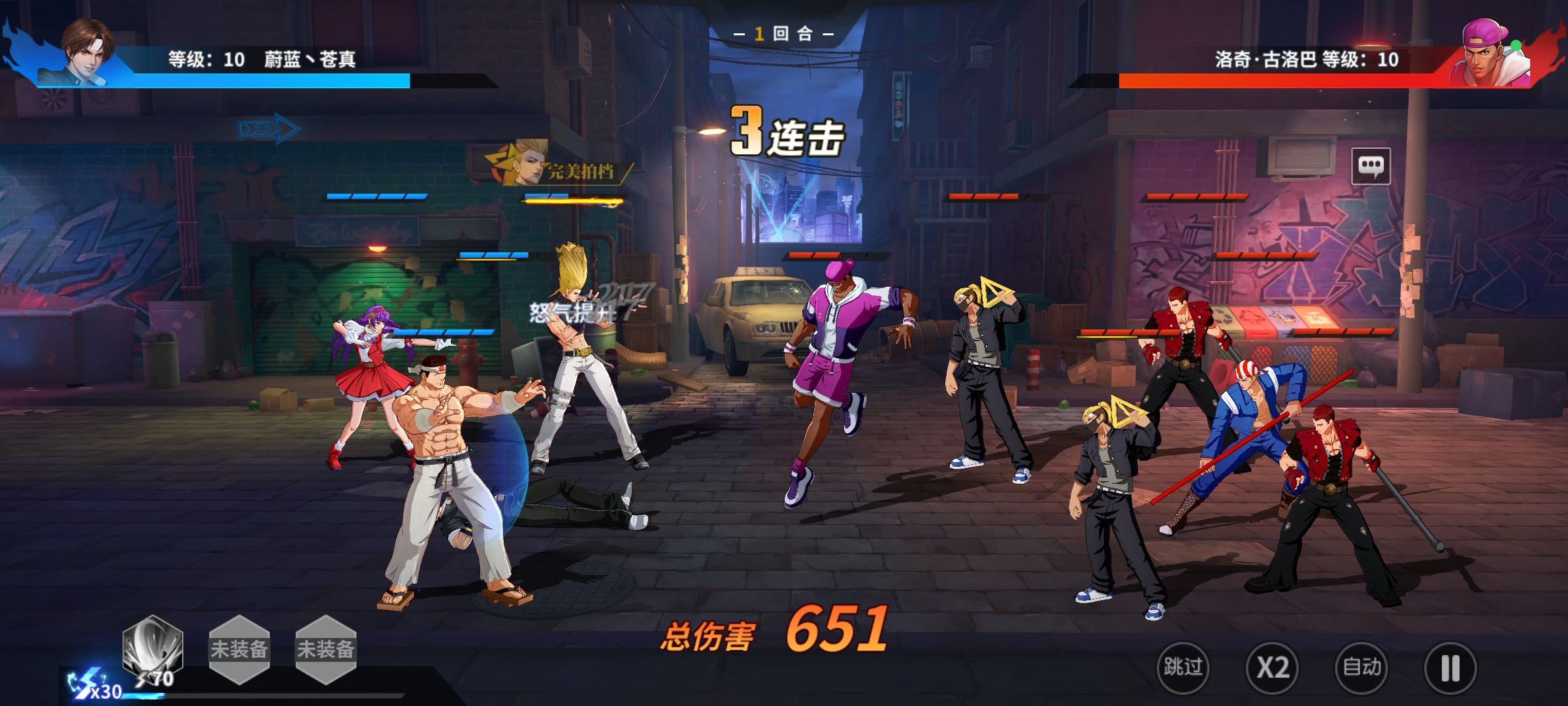This screenshot has height=706, width=1568.
Task: Toggle X2 battle speed
Action: pyautogui.click(x=1272, y=667)
